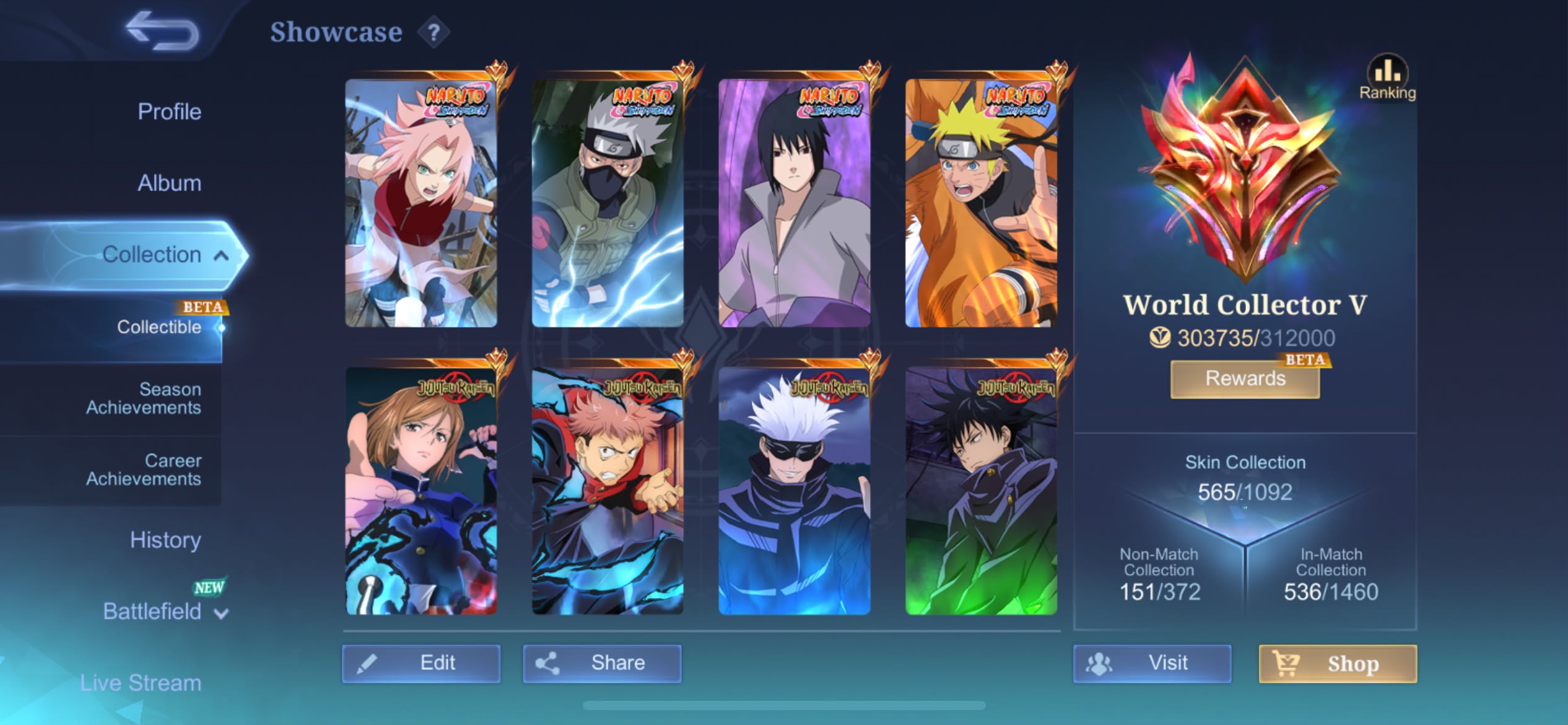The image size is (1568, 725).
Task: Choose the Sasuke skin card
Action: pos(795,203)
